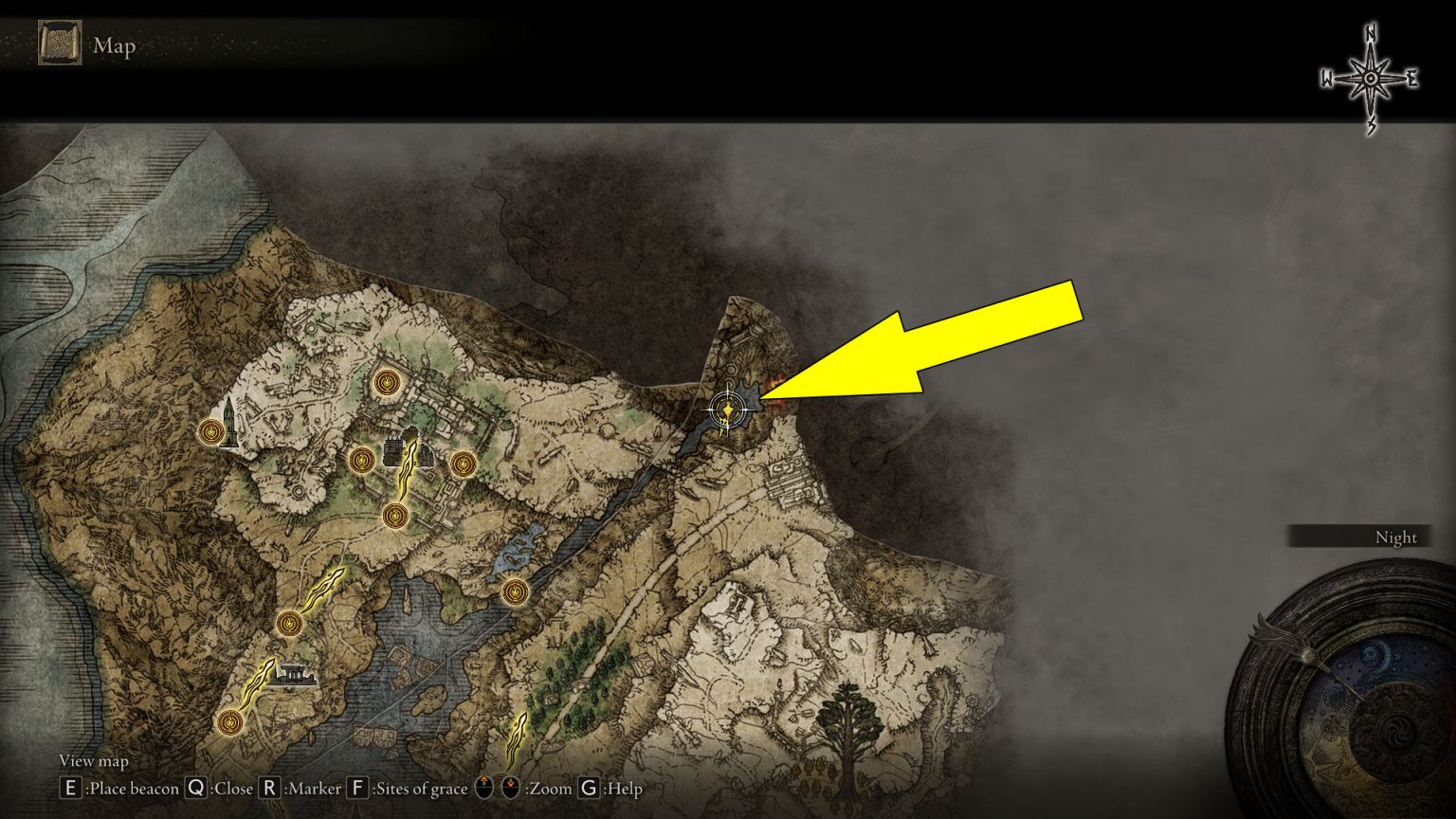Select the site of grace on the far western cliff
The width and height of the screenshot is (1456, 819).
click(209, 432)
